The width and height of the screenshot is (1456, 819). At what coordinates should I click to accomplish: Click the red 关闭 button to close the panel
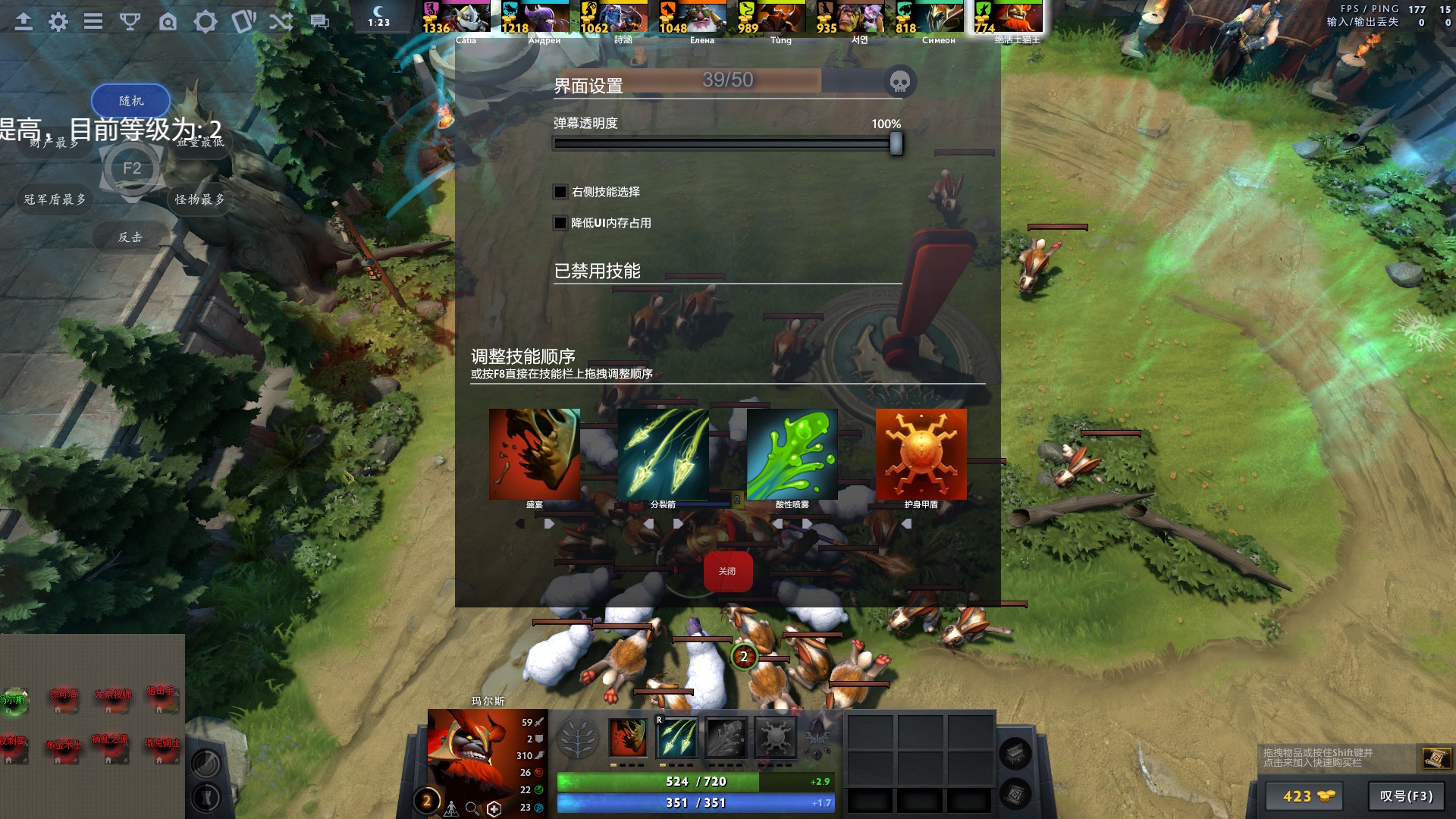(727, 571)
